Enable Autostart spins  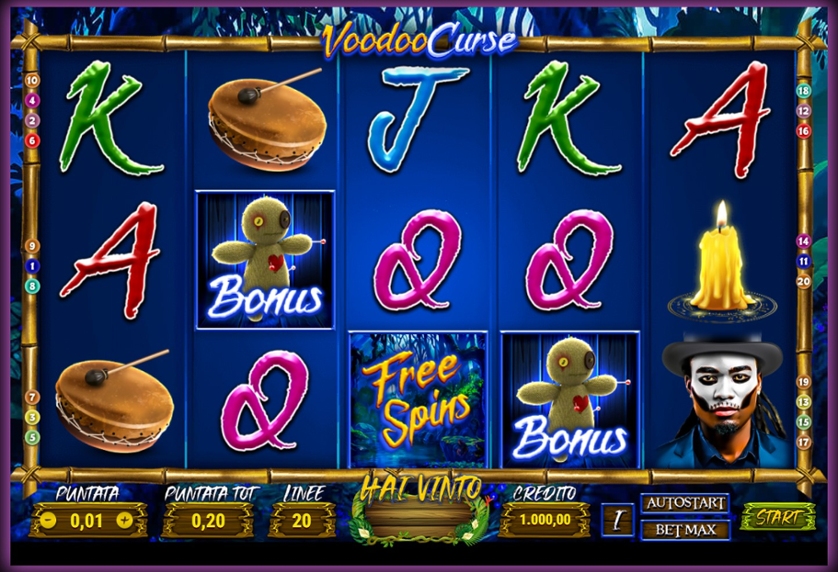[685, 503]
